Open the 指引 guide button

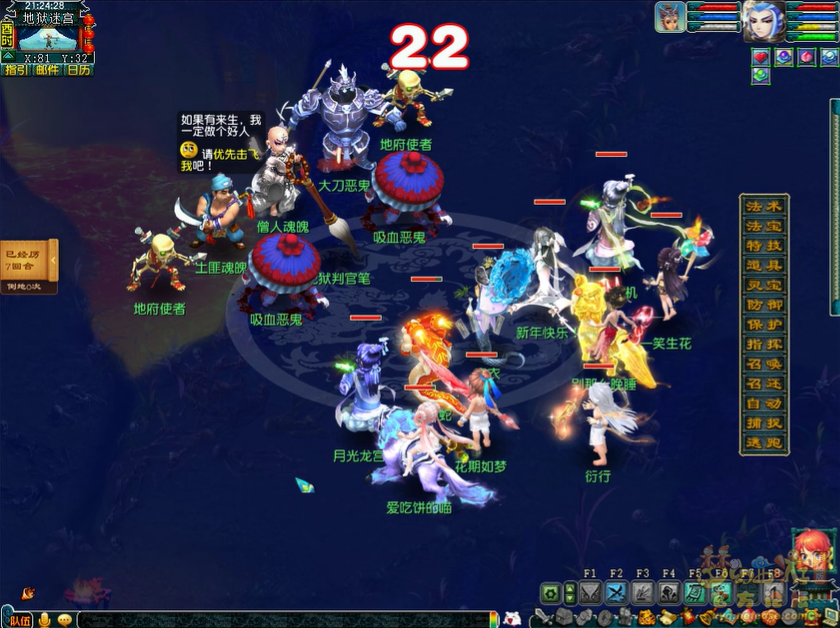pyautogui.click(x=16, y=70)
